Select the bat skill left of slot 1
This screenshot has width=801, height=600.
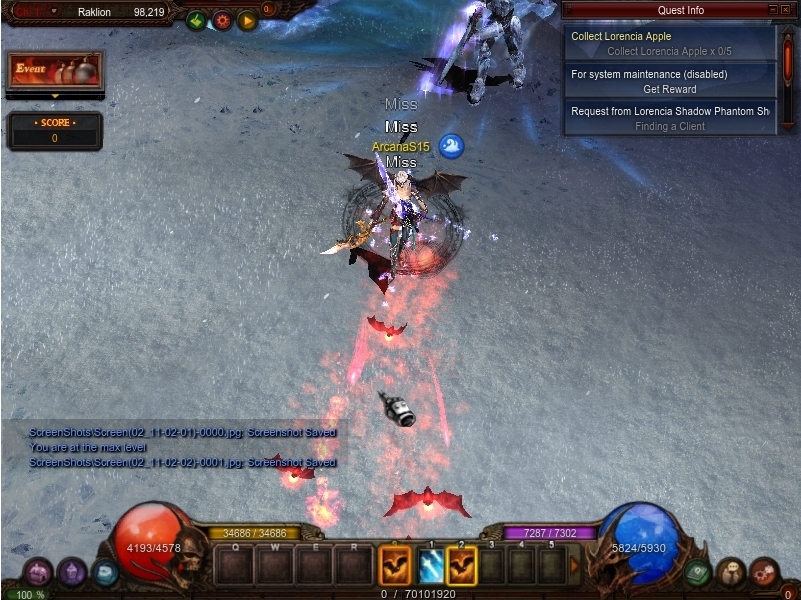394,566
